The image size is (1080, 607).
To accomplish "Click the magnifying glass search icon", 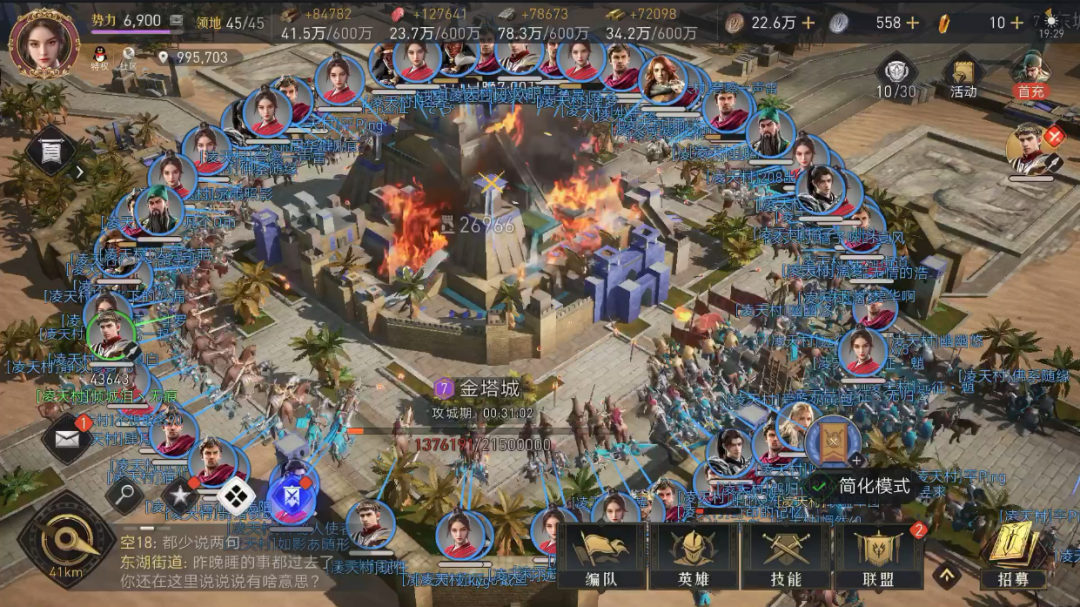I will (125, 492).
